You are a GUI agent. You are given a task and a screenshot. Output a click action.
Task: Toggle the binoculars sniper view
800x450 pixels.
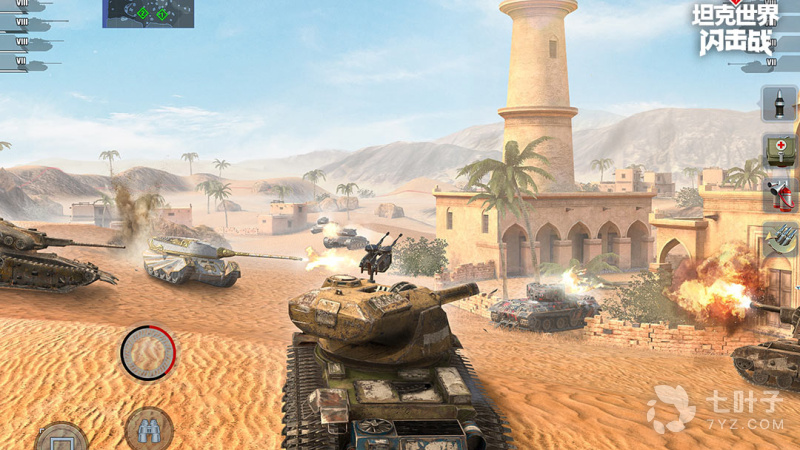point(149,430)
